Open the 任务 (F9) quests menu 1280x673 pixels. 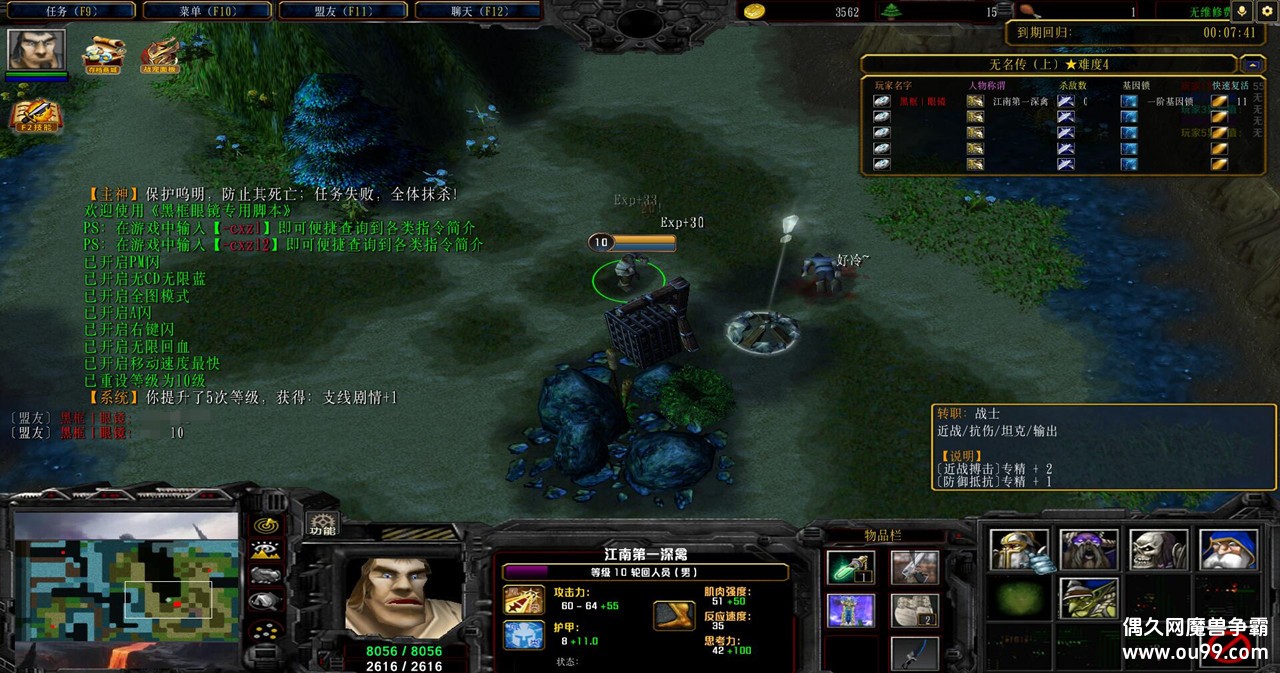pos(70,11)
